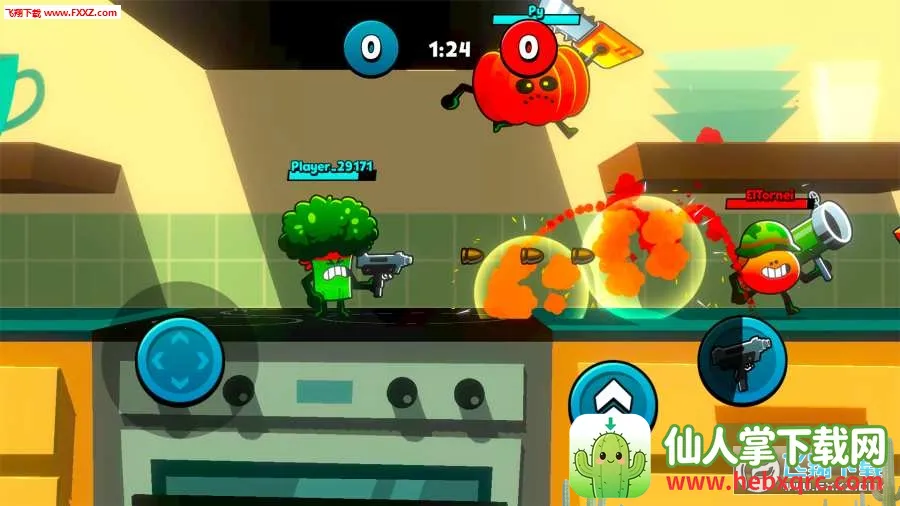The image size is (900, 506).
Task: Tap the jump arrow button
Action: [x=610, y=393]
